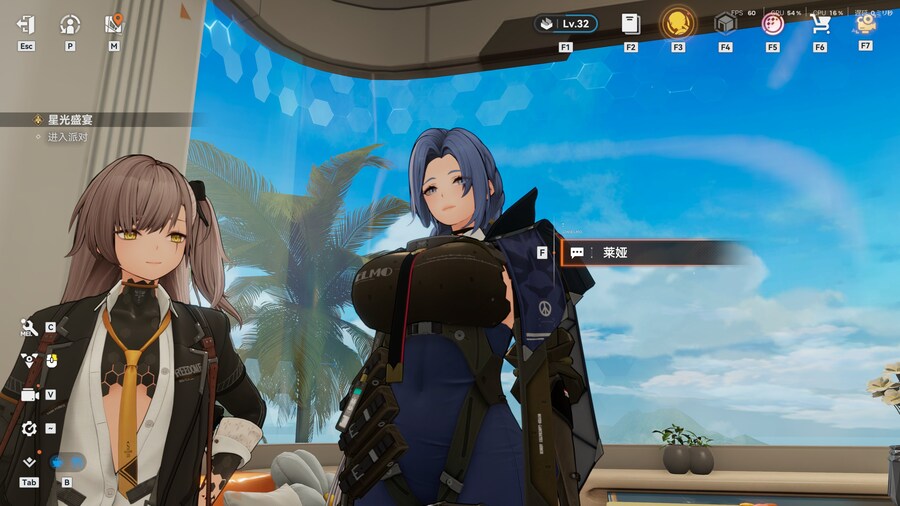Open the cube storage icon
Viewport: 900px width, 506px height.
coord(725,24)
